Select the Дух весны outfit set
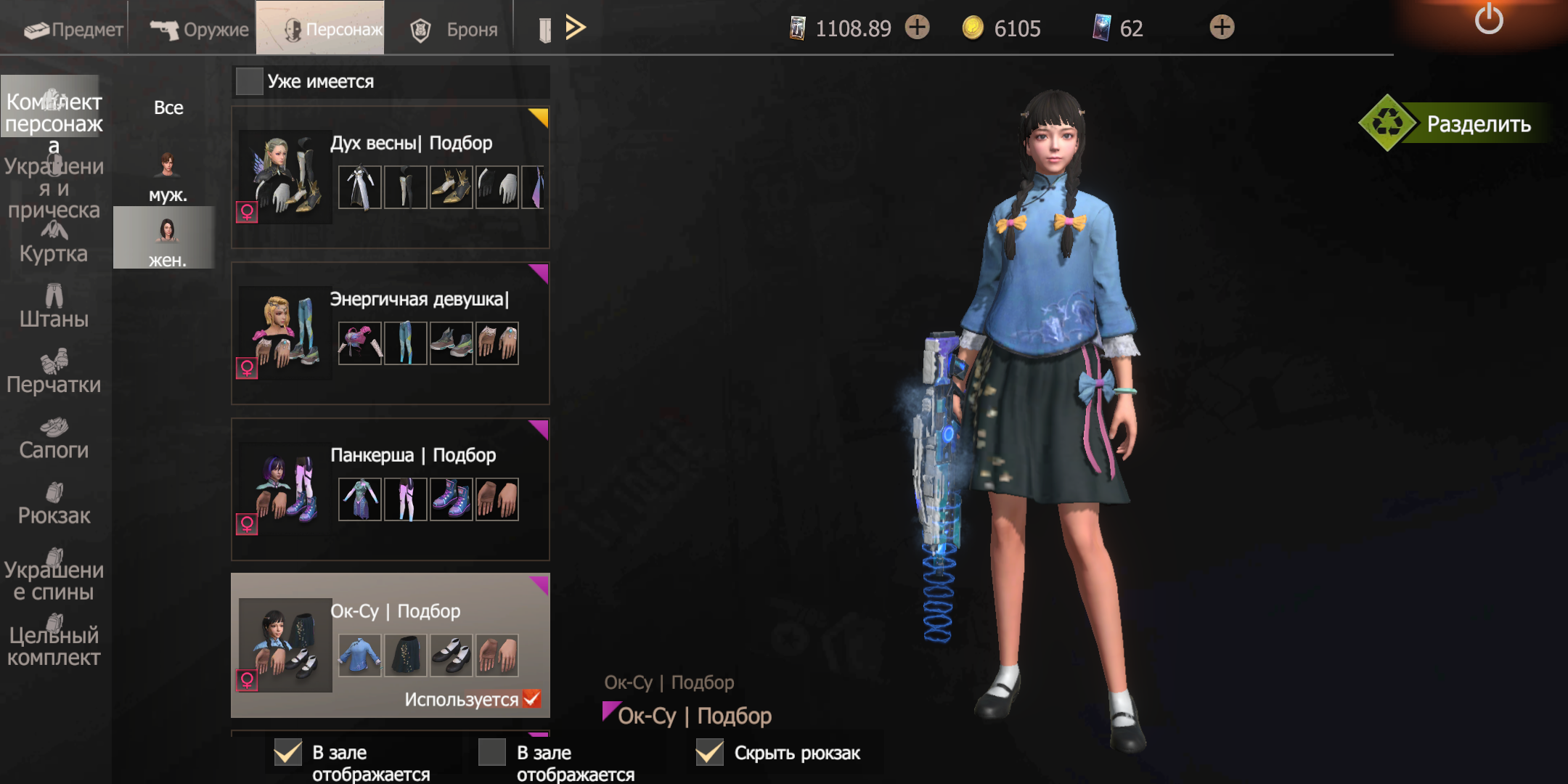Viewport: 1568px width, 784px height. 390,177
